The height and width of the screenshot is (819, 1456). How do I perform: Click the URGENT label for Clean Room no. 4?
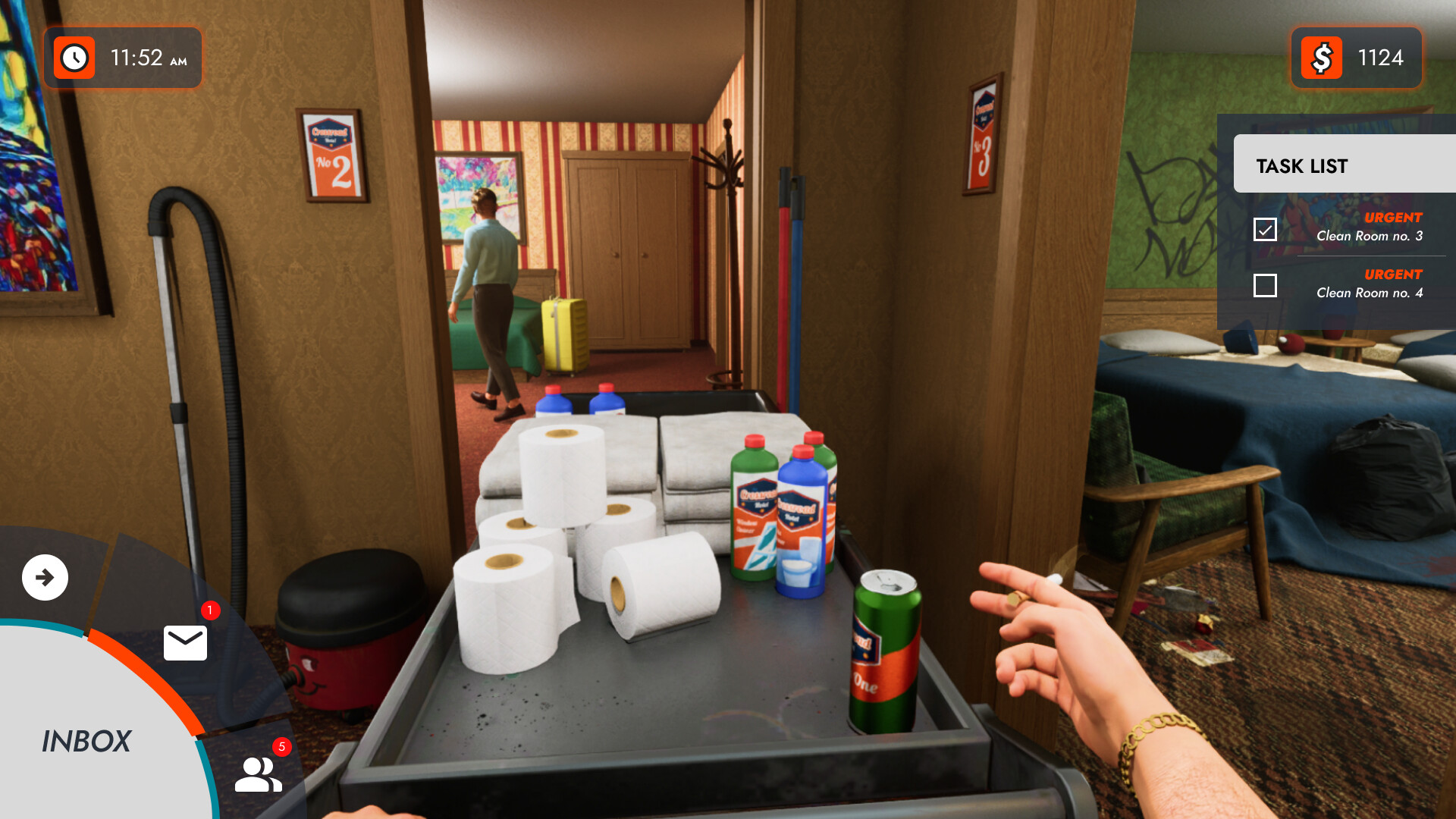(1392, 274)
